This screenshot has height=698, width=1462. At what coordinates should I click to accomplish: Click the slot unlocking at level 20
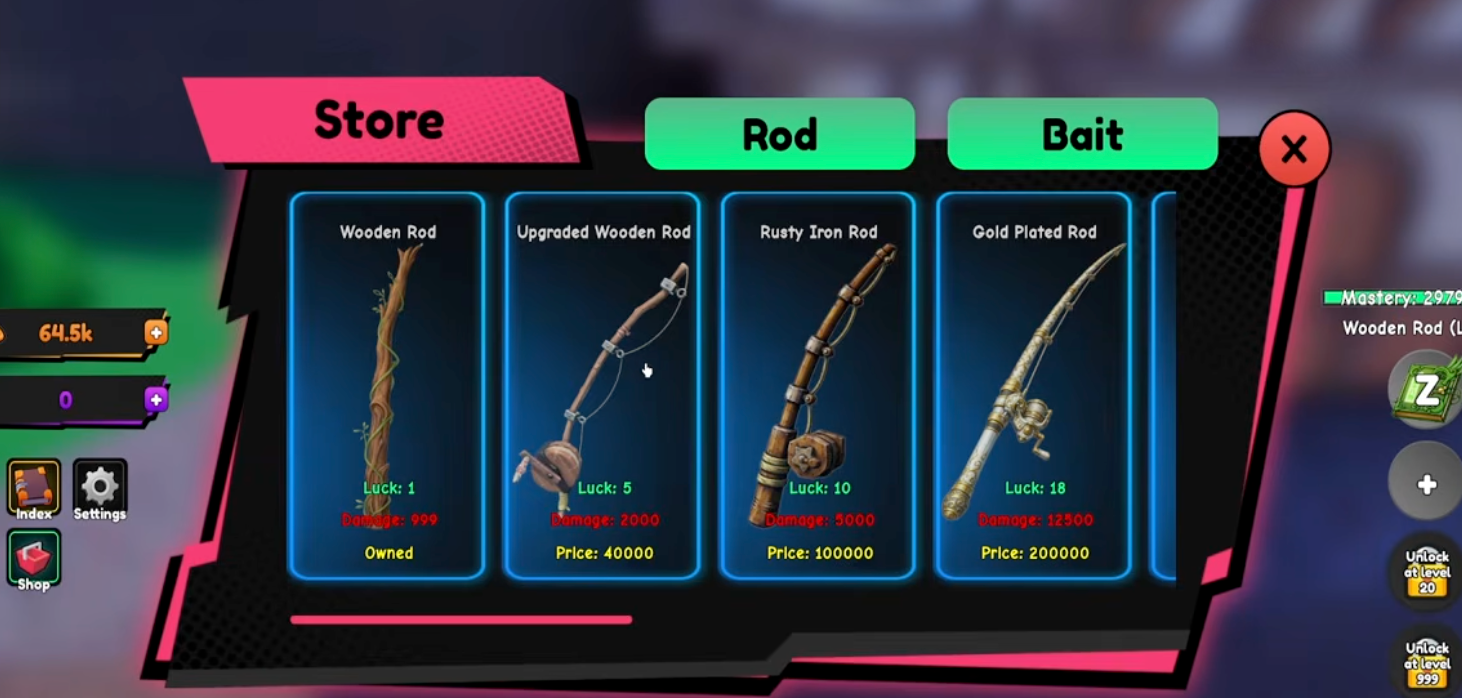[x=1427, y=572]
